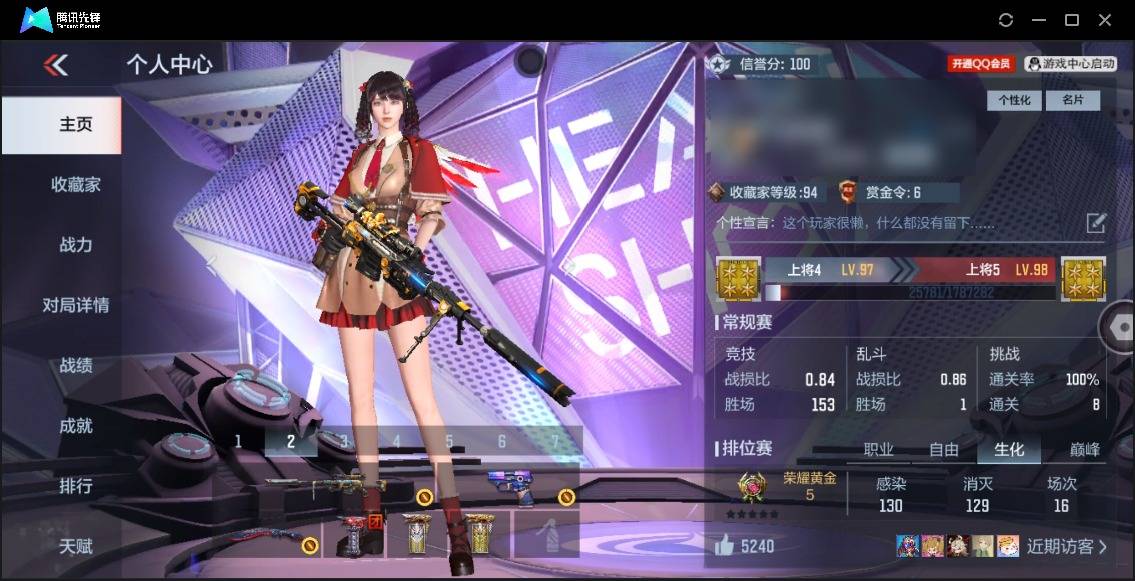Click the red 开通QQ会员 button
This screenshot has width=1135, height=581.
point(981,64)
